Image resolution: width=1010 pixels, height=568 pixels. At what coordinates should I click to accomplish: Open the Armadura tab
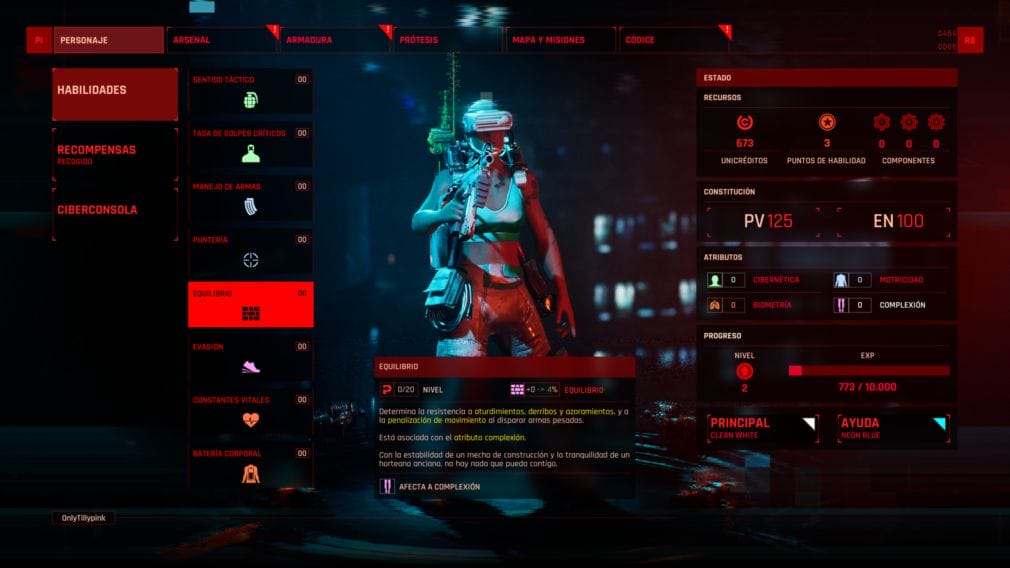click(x=335, y=40)
